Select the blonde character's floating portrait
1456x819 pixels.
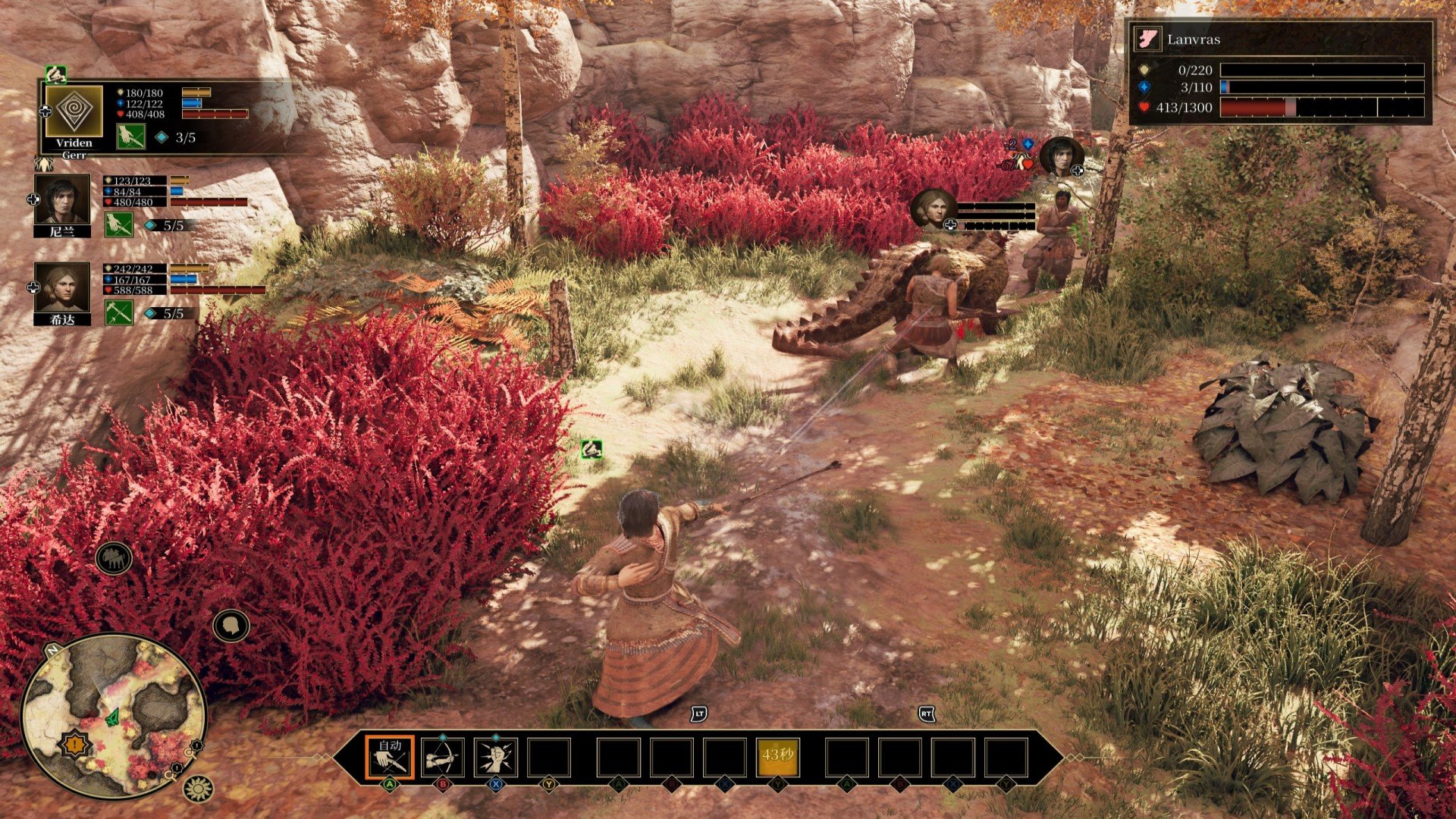932,207
